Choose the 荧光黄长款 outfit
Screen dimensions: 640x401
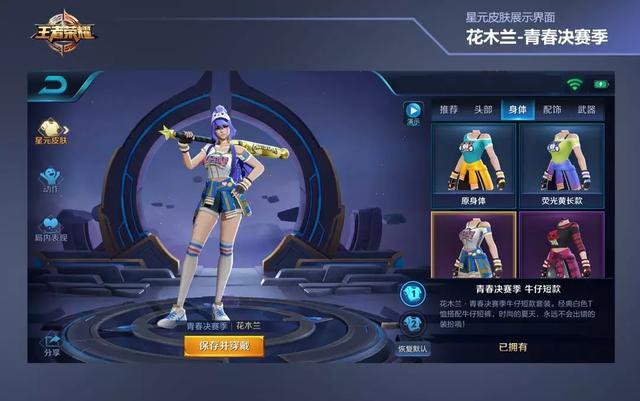pyautogui.click(x=561, y=162)
